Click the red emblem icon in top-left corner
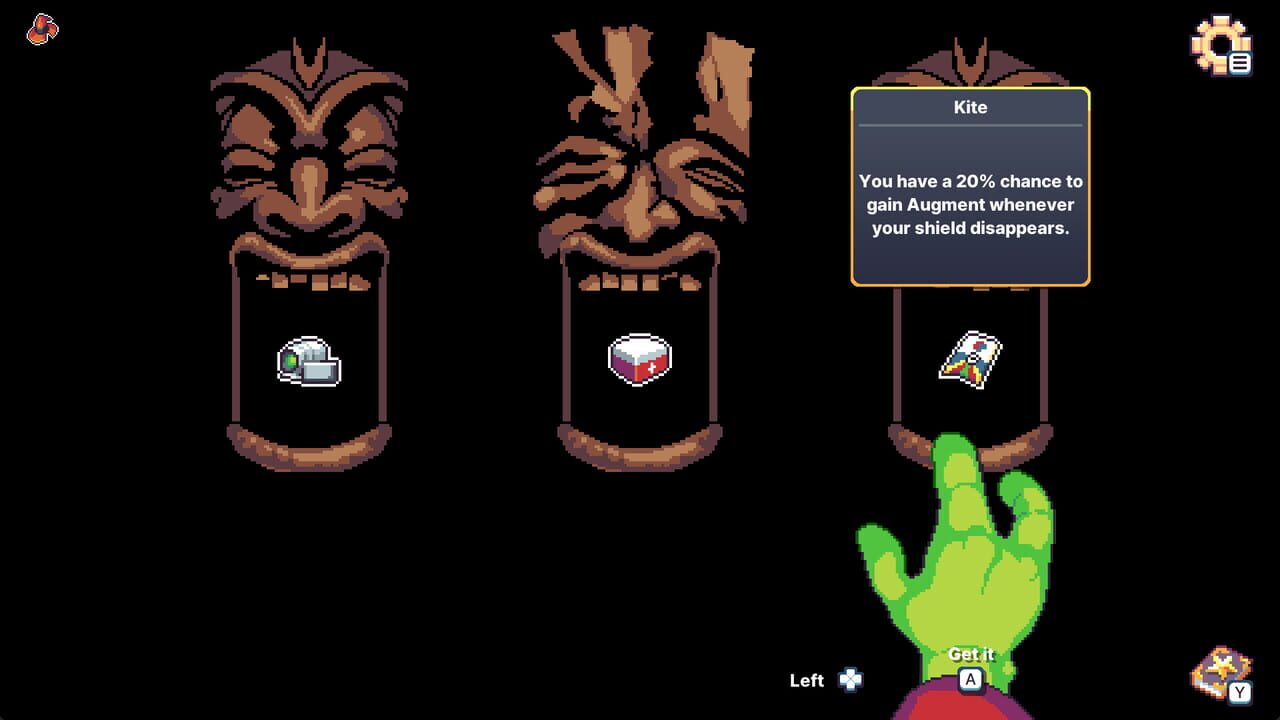The height and width of the screenshot is (720, 1280). [x=41, y=30]
